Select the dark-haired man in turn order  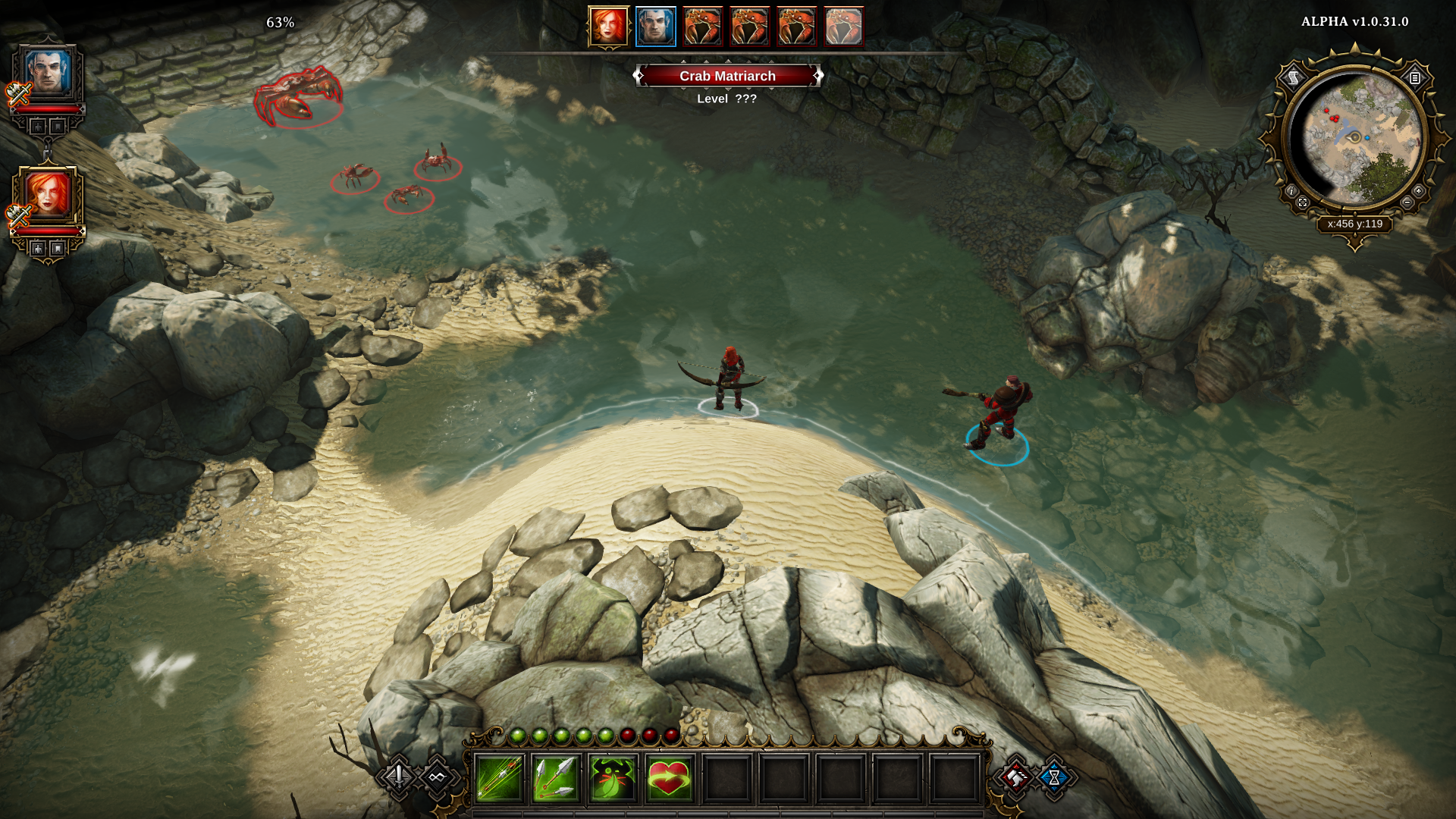[655, 27]
